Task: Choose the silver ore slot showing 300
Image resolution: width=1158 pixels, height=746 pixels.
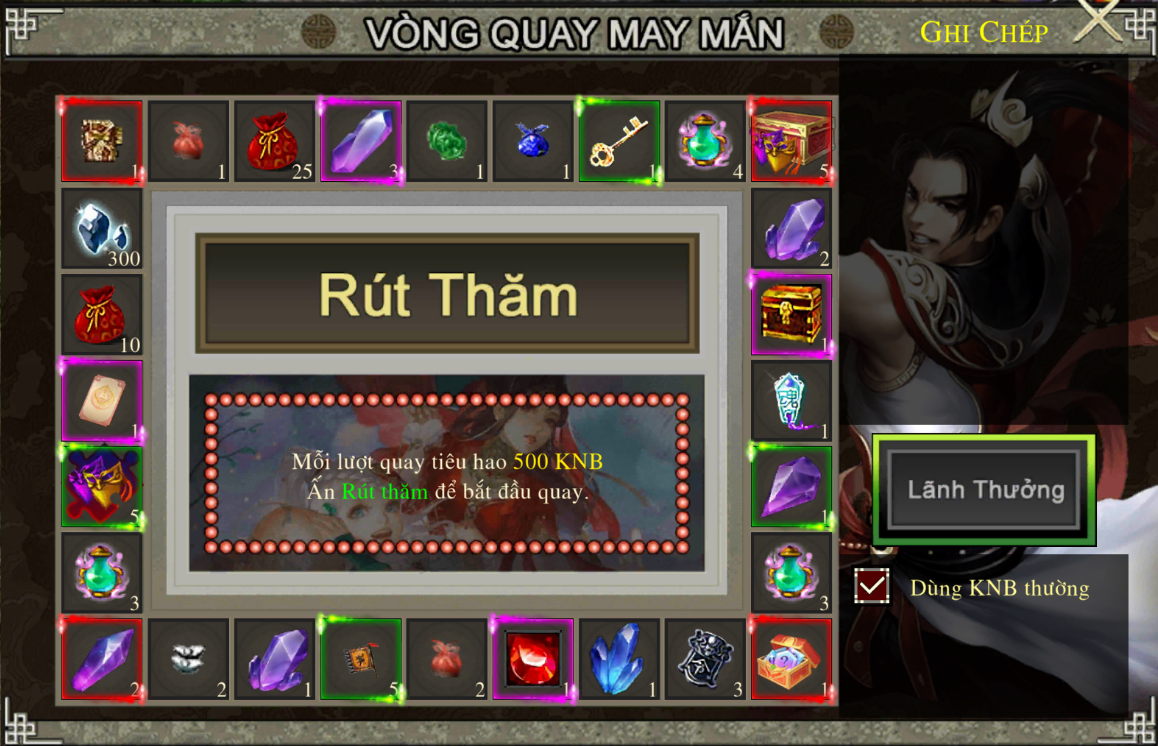Action: [102, 228]
